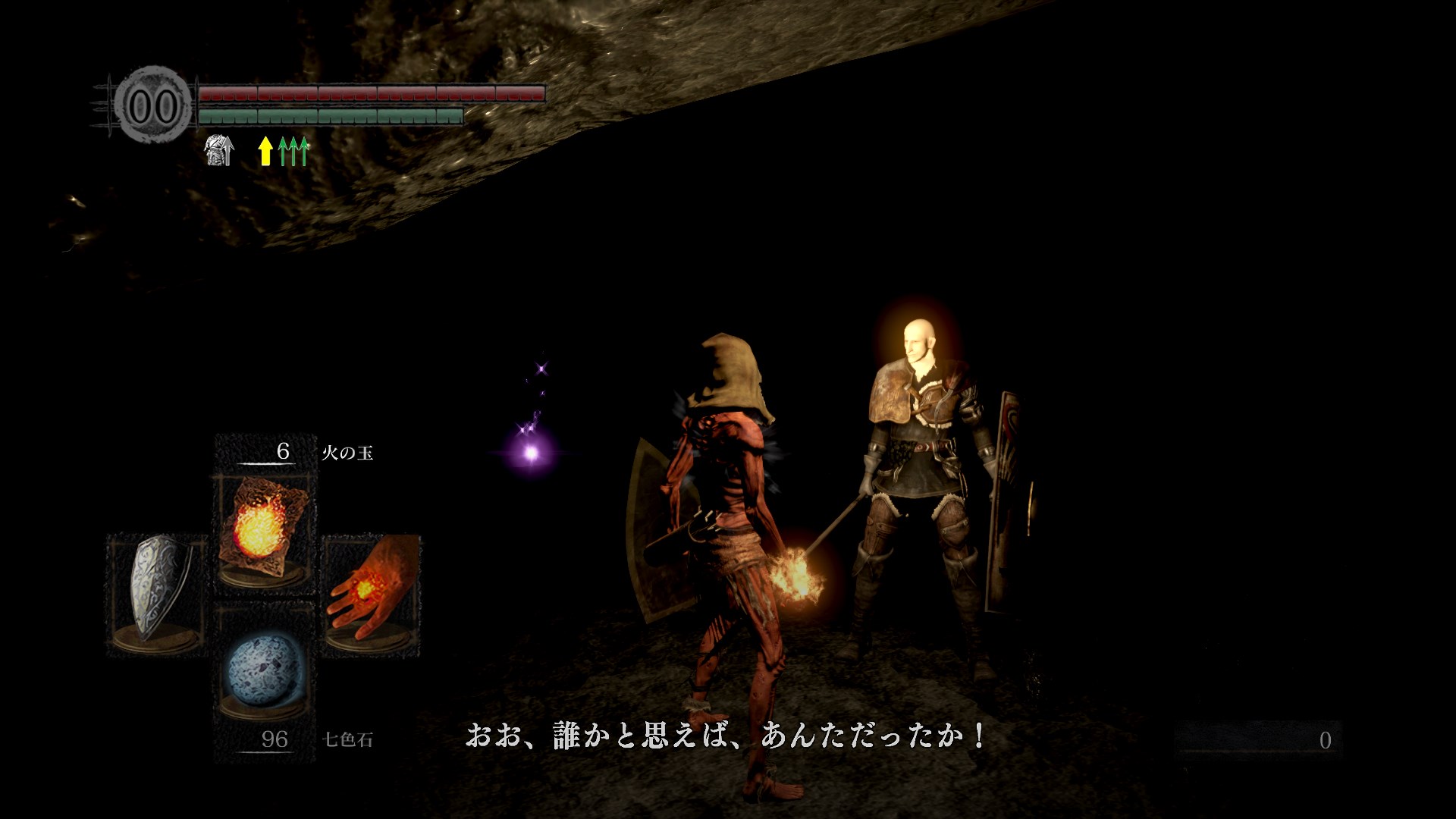1456x819 pixels.
Task: Click the armor status effect icon
Action: (219, 150)
